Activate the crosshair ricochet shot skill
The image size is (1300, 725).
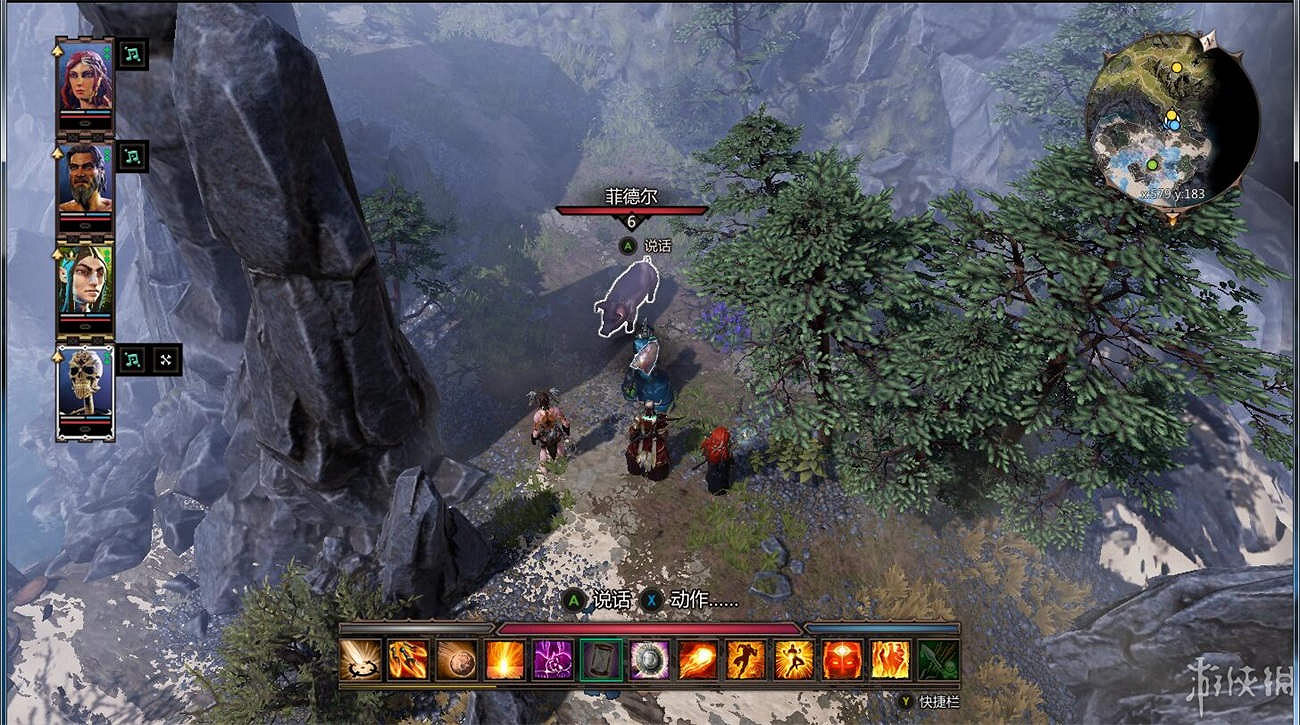(360, 660)
